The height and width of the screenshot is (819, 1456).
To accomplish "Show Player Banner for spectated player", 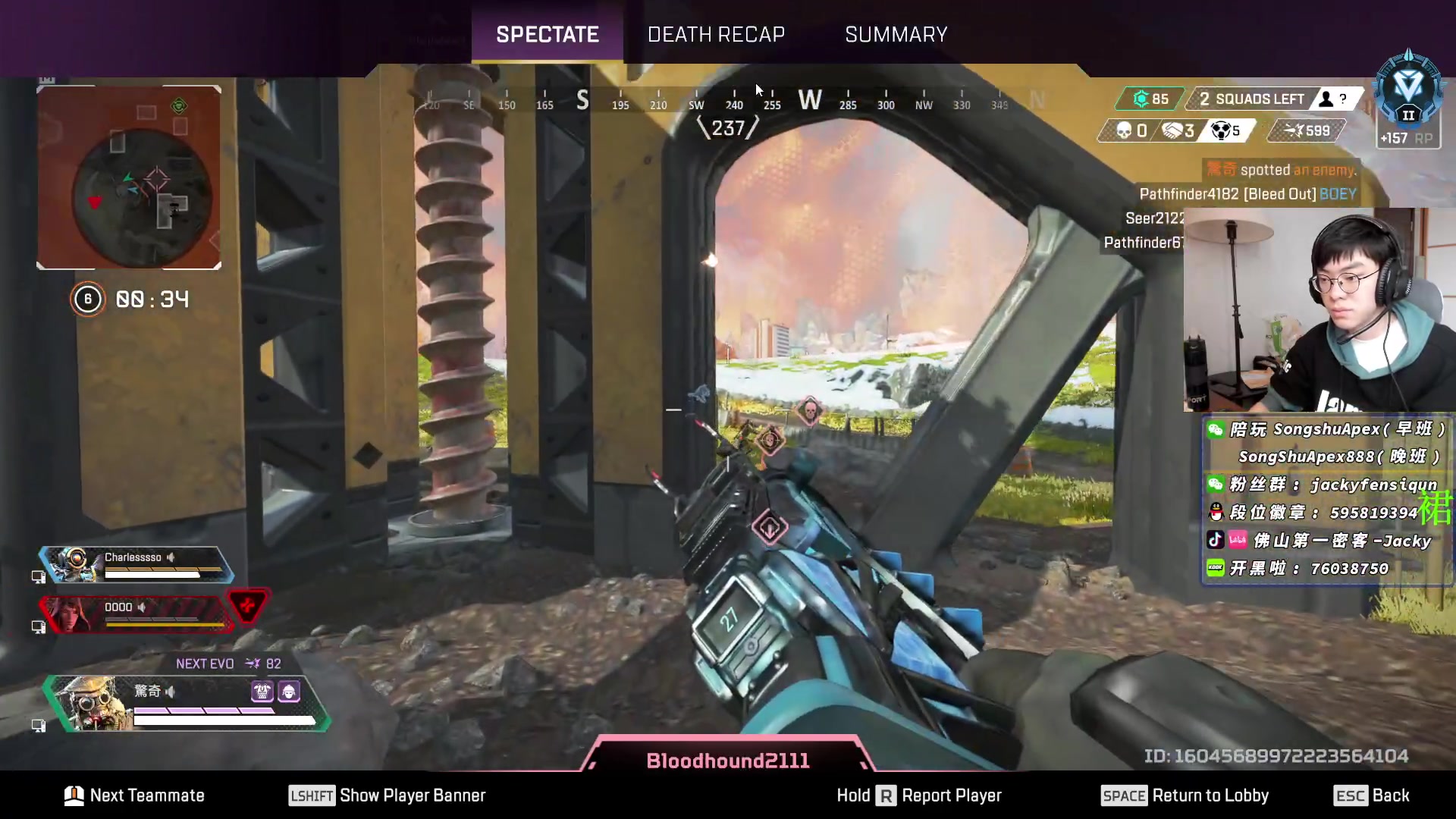I will (x=388, y=795).
